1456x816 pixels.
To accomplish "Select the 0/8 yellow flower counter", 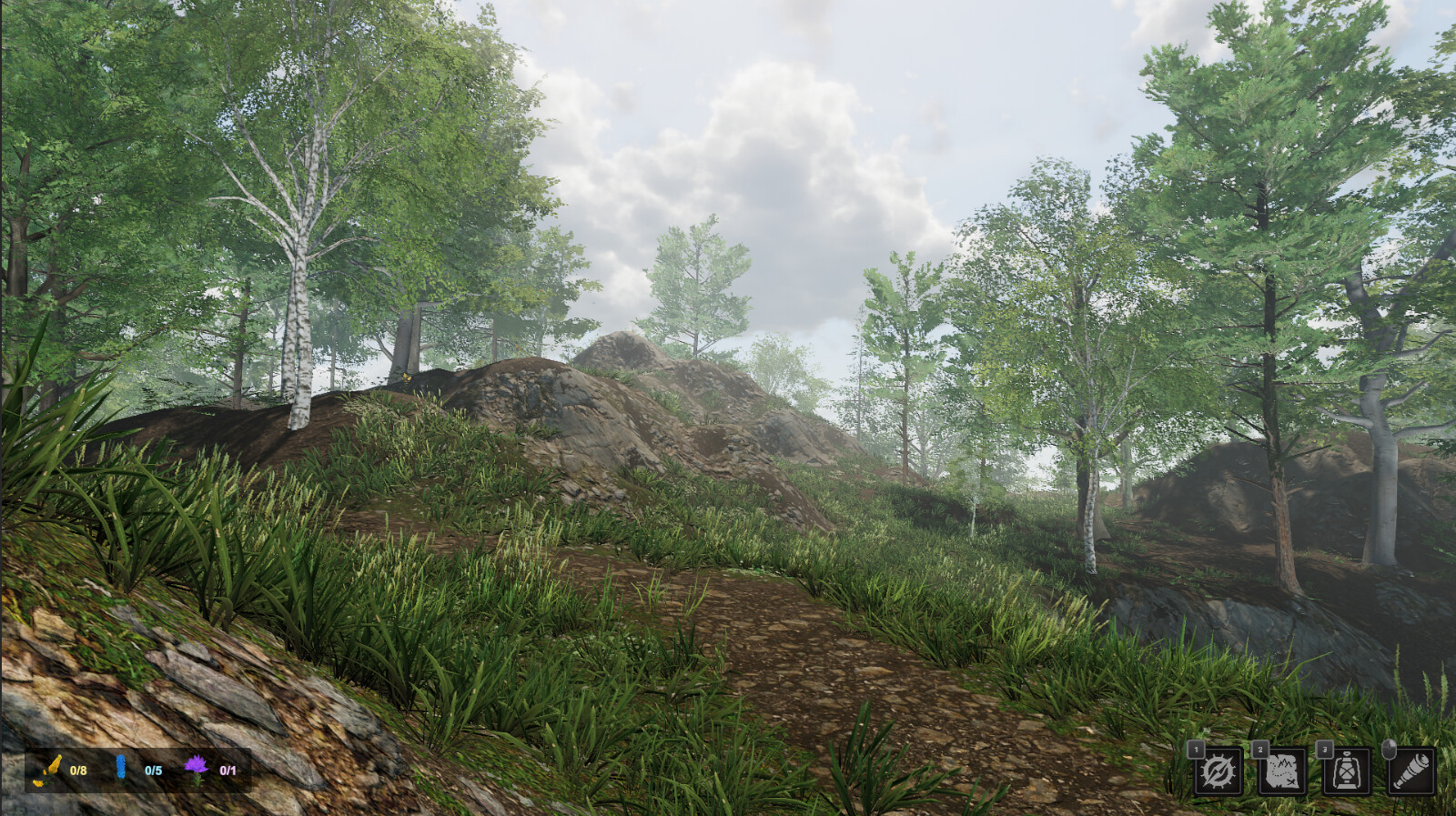I will tap(78, 771).
